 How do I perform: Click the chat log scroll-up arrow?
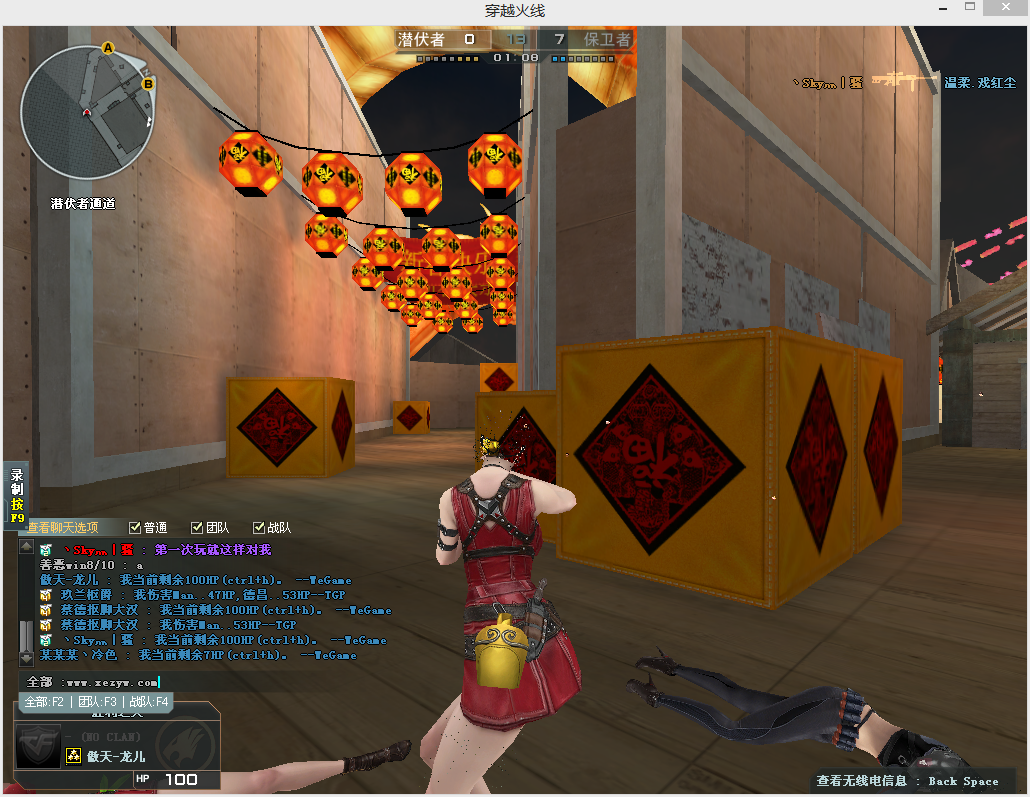click(x=26, y=547)
